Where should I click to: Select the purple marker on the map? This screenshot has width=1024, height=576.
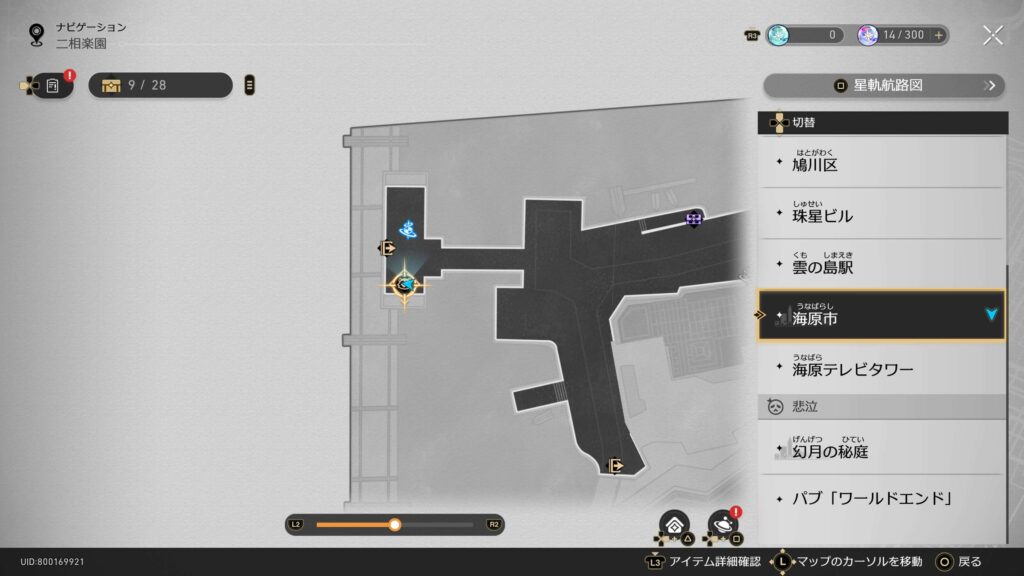click(694, 217)
